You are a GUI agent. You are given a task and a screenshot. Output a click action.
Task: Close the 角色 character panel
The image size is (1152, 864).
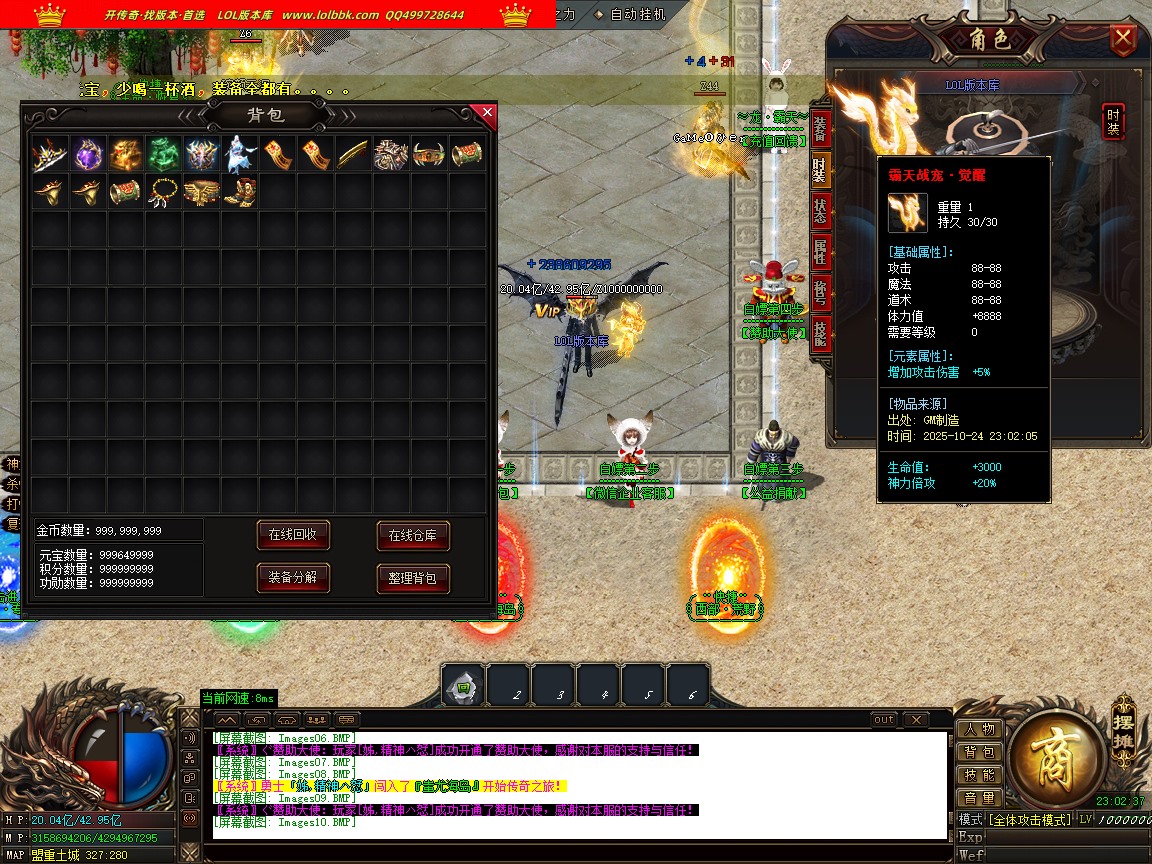point(1124,40)
